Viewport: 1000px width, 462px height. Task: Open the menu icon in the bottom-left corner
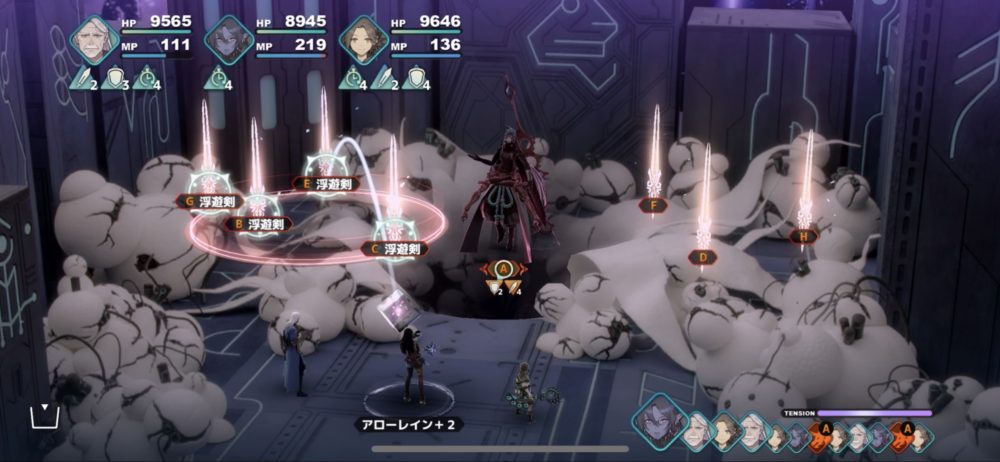click(x=41, y=415)
